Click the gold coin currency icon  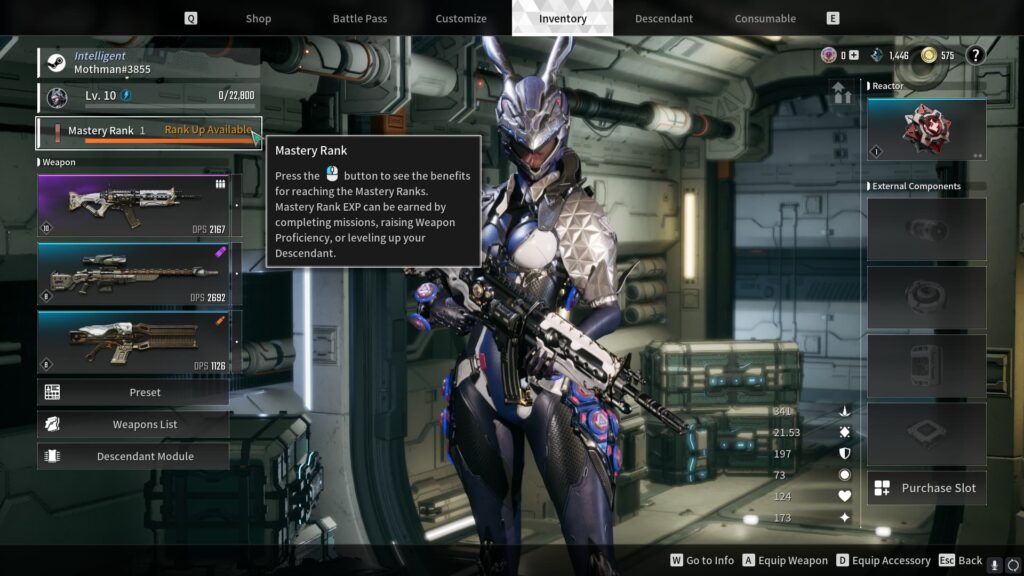point(929,56)
